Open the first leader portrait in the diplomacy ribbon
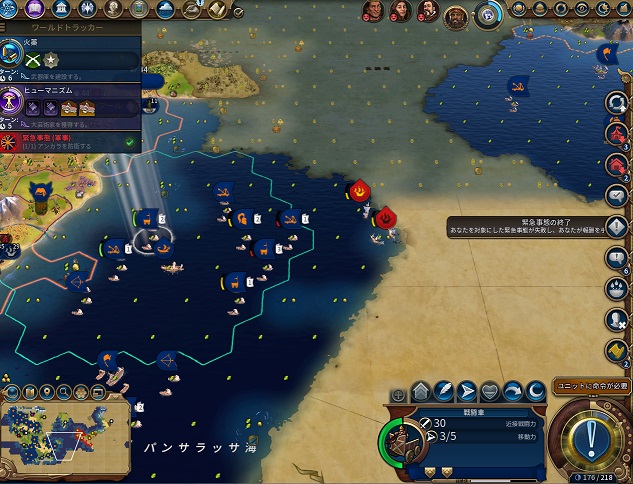The width and height of the screenshot is (633, 484). pyautogui.click(x=372, y=12)
